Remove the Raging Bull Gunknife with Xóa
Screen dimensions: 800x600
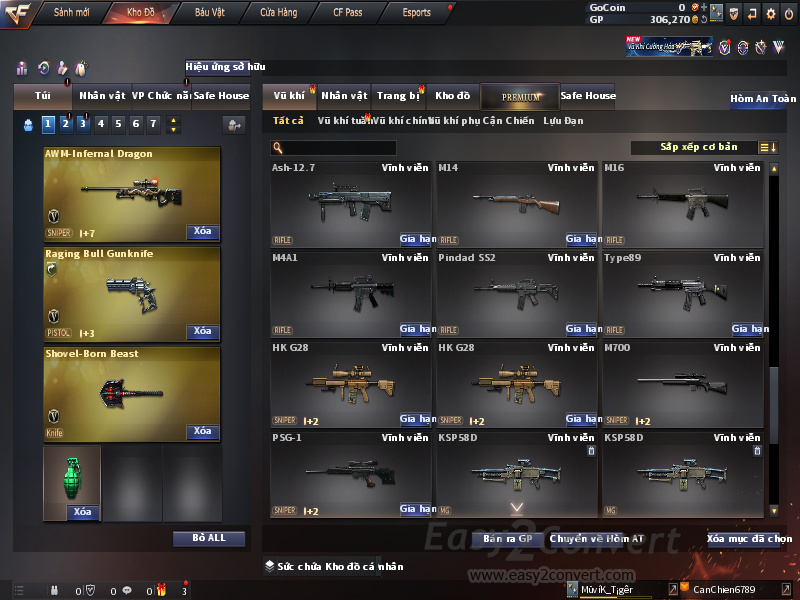202,332
